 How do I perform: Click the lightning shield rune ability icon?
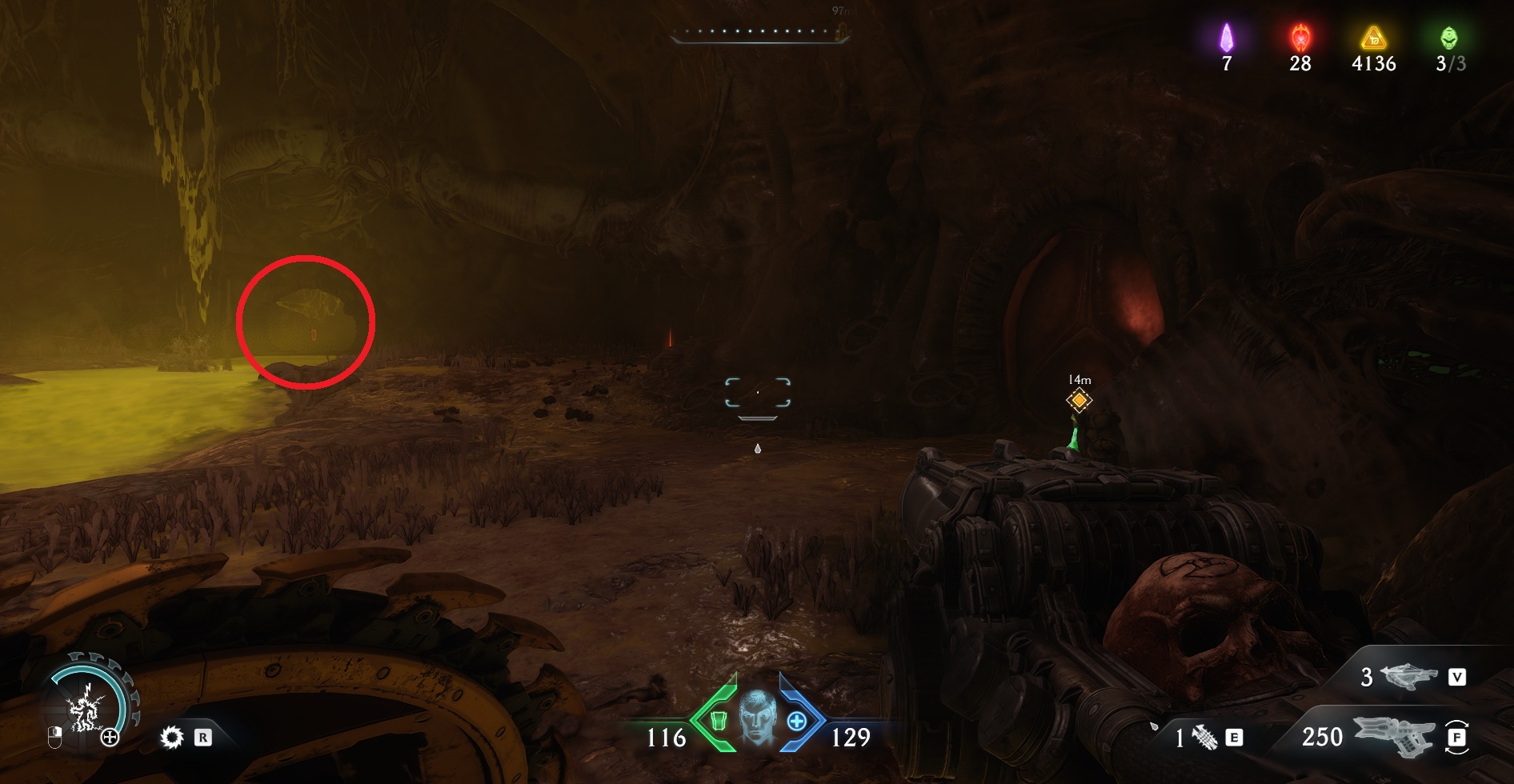(85, 709)
